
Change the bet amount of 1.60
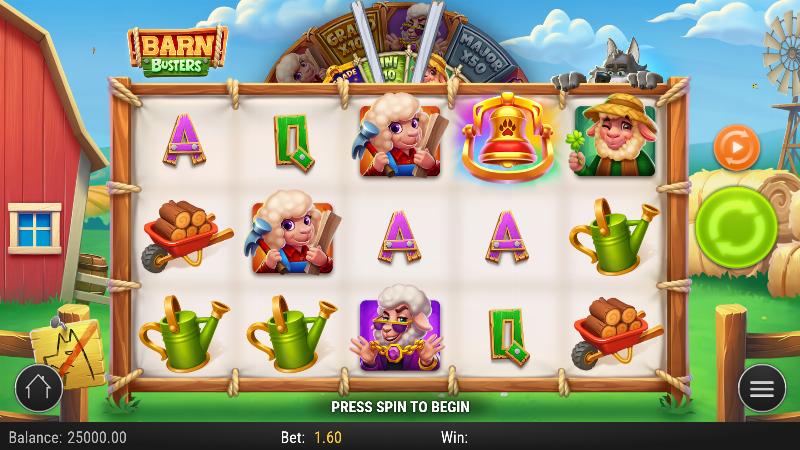[326, 437]
